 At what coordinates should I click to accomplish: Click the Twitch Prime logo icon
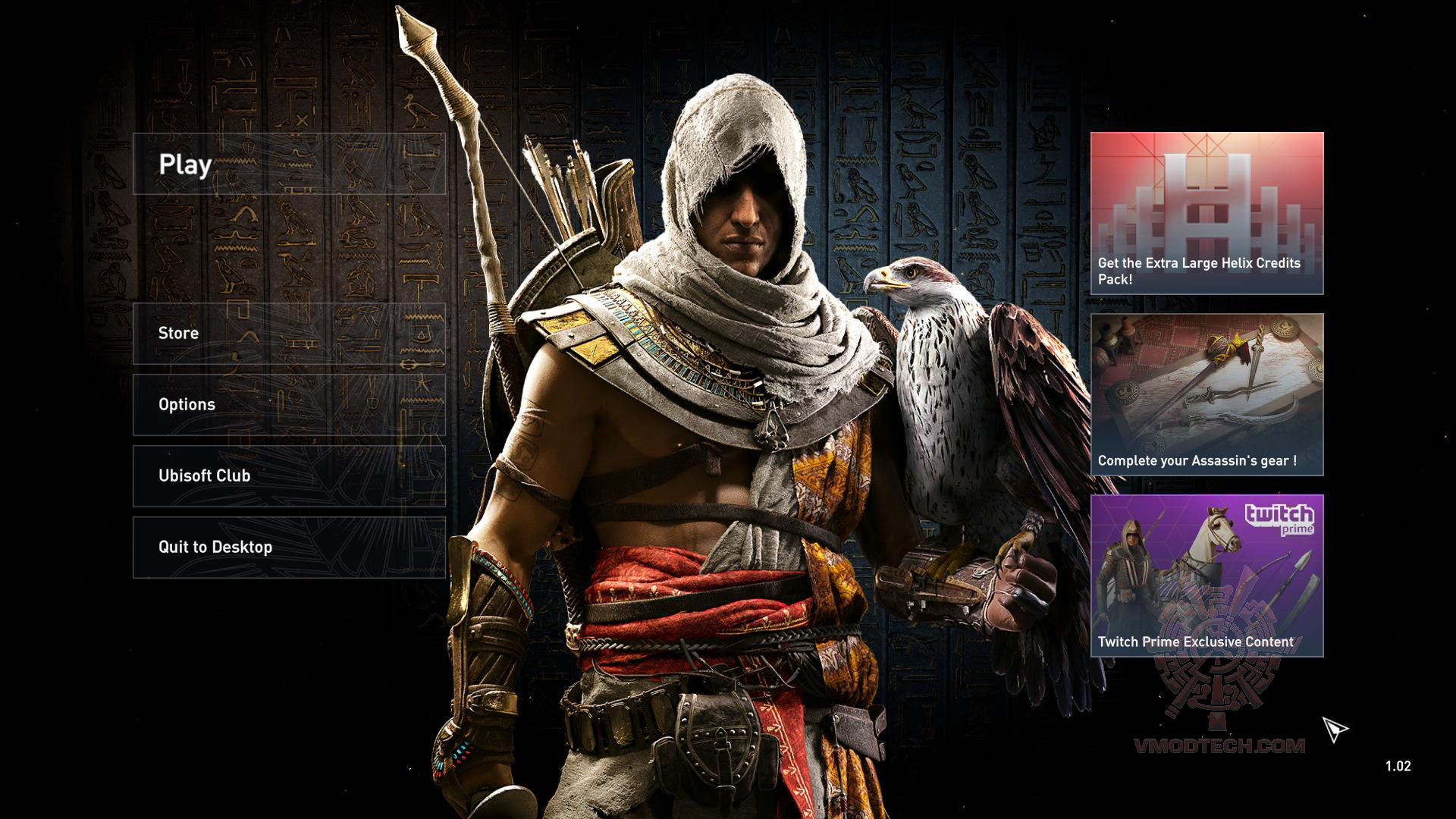tap(1279, 519)
